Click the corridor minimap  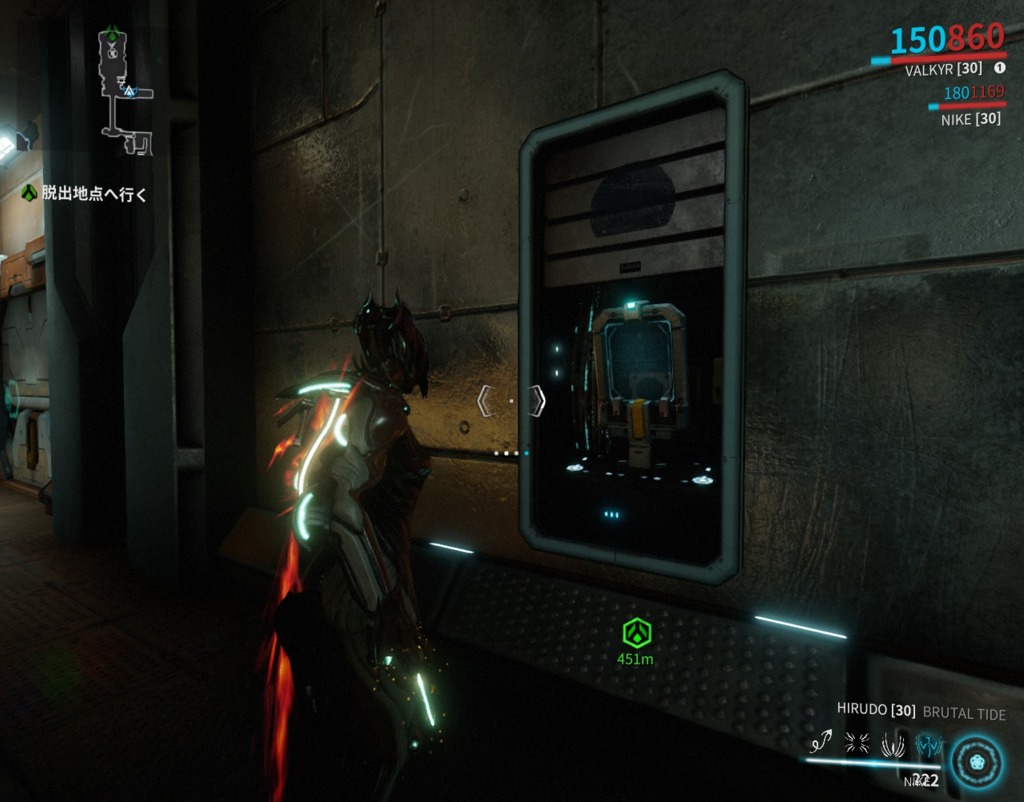(x=126, y=91)
